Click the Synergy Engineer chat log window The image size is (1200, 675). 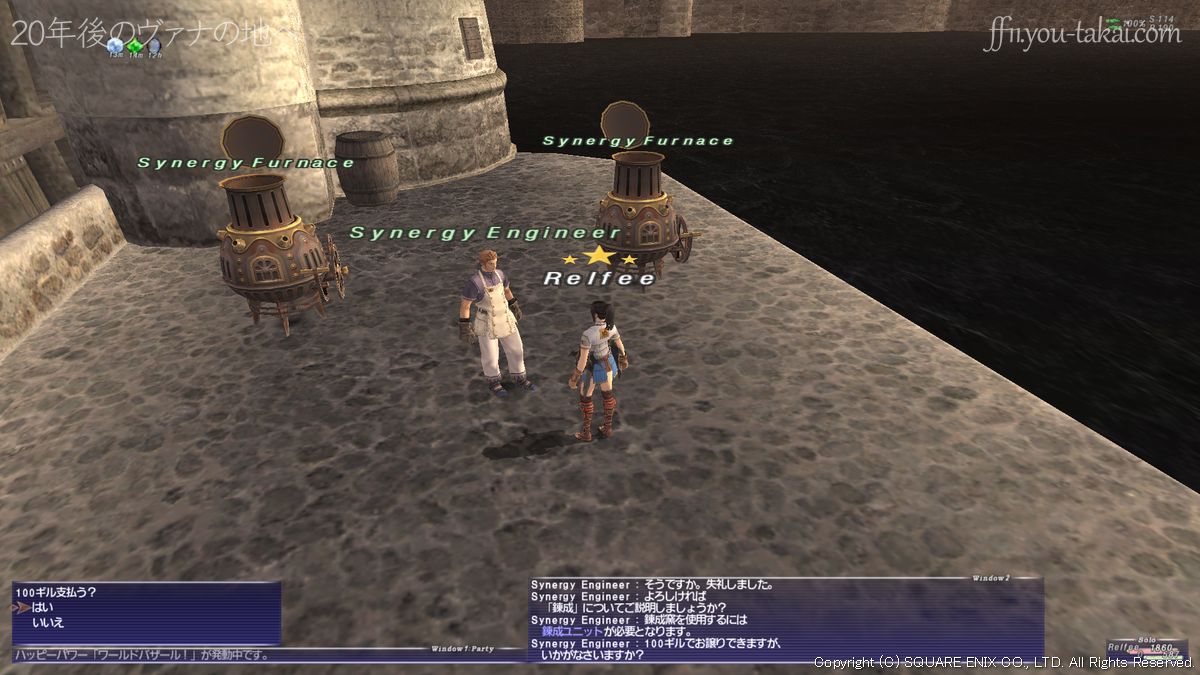click(786, 618)
